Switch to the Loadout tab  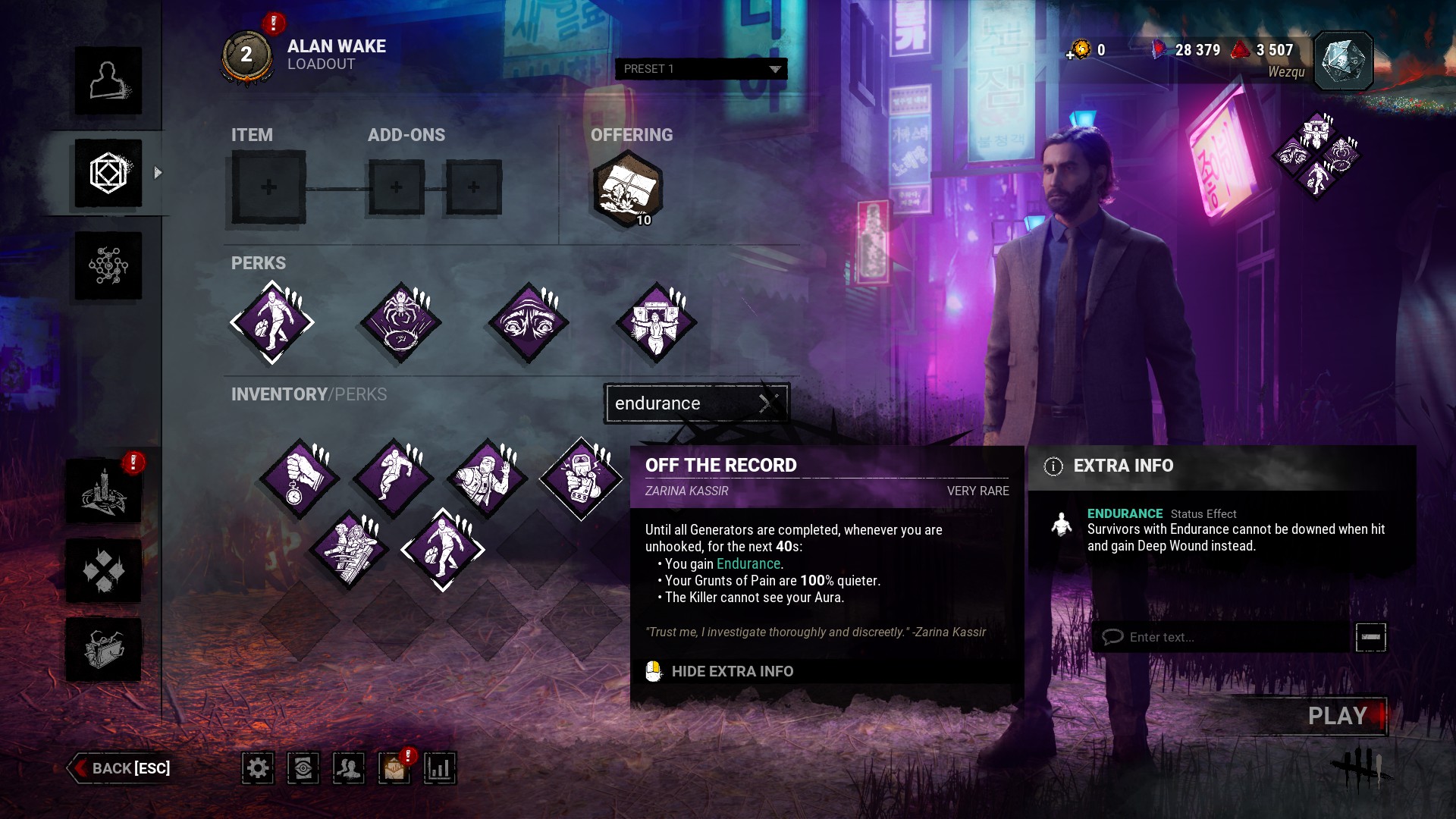pos(108,173)
